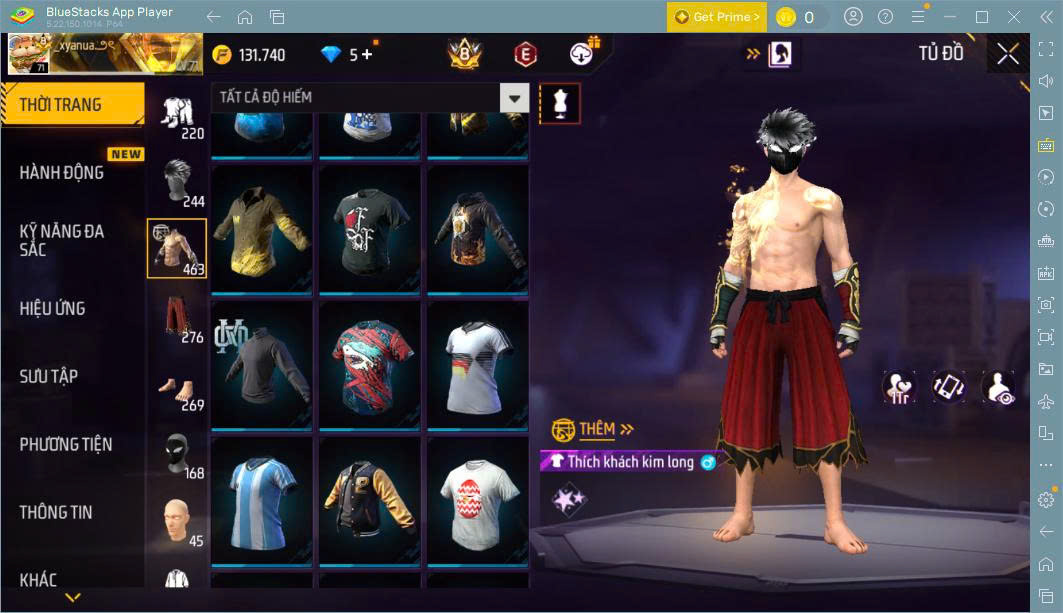Select the shoes subcategory showing 269
Viewport: 1063px width, 613px height.
click(x=178, y=386)
